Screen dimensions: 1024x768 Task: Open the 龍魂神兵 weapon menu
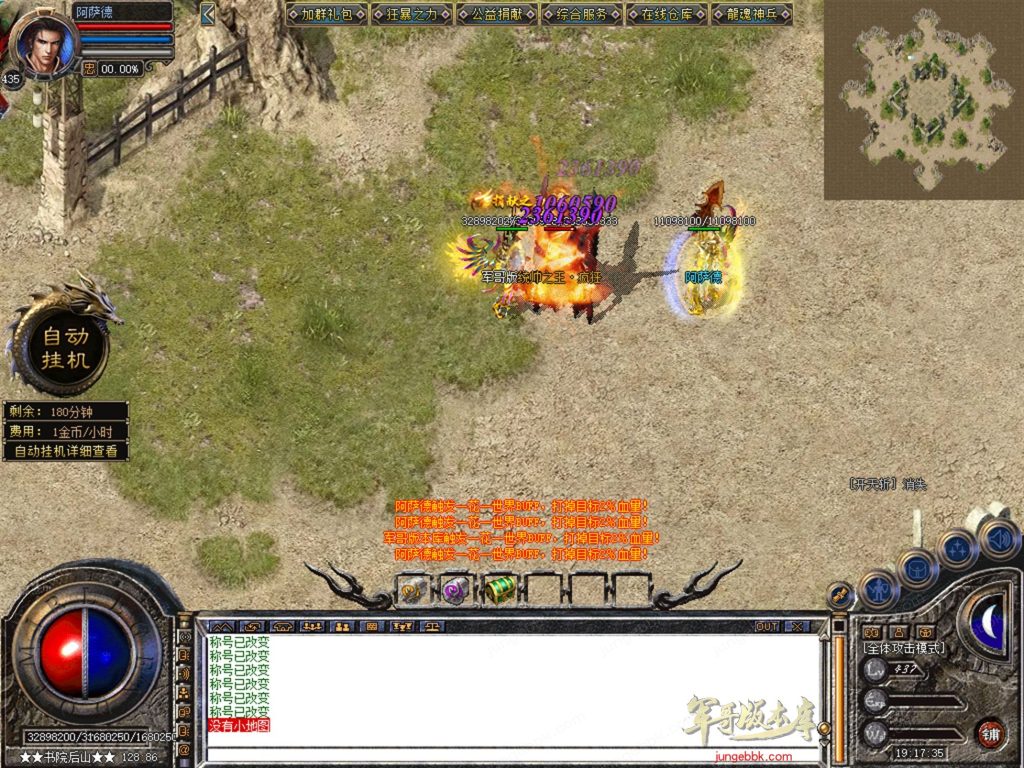[752, 14]
